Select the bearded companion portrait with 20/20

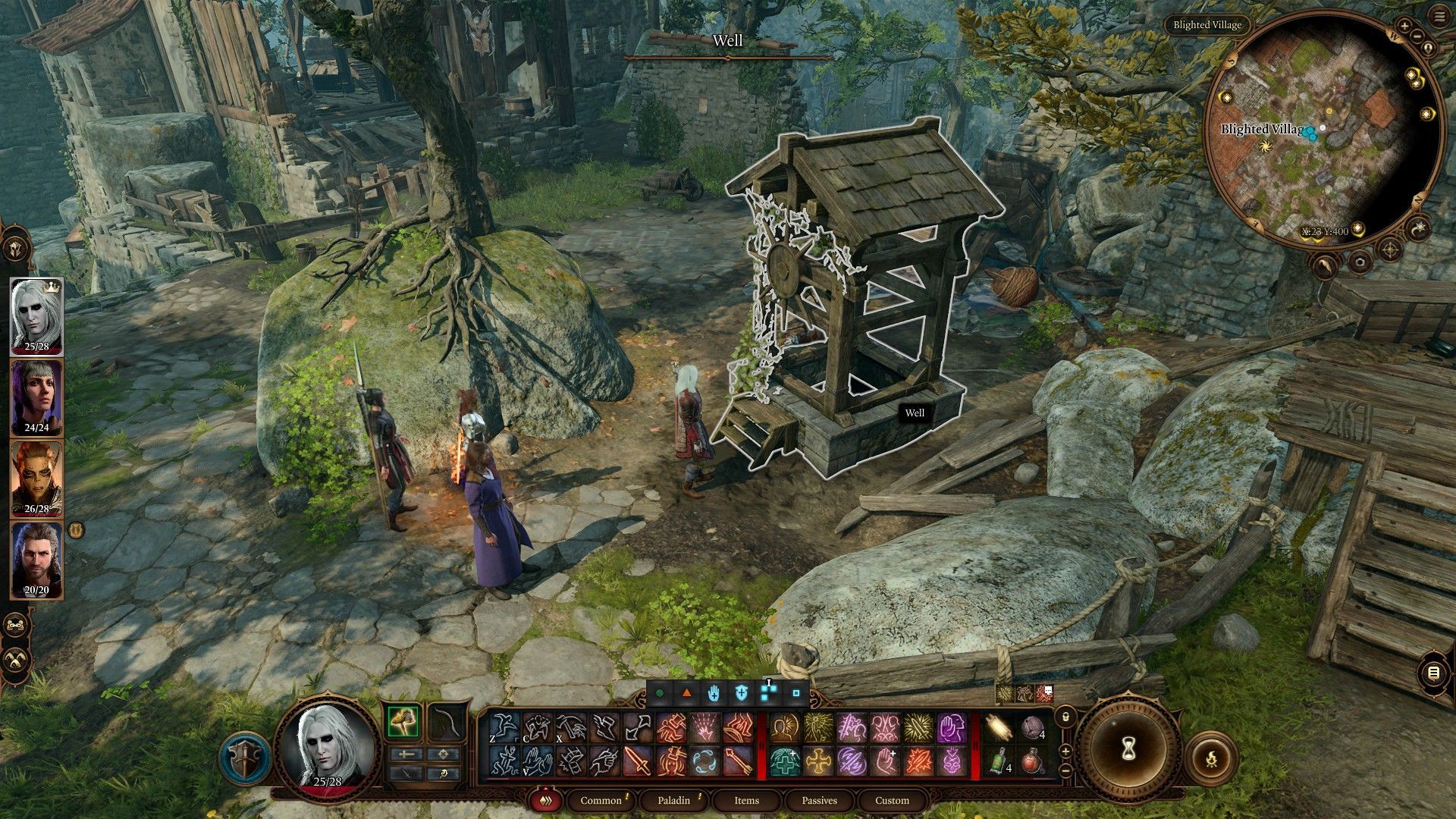pos(36,559)
